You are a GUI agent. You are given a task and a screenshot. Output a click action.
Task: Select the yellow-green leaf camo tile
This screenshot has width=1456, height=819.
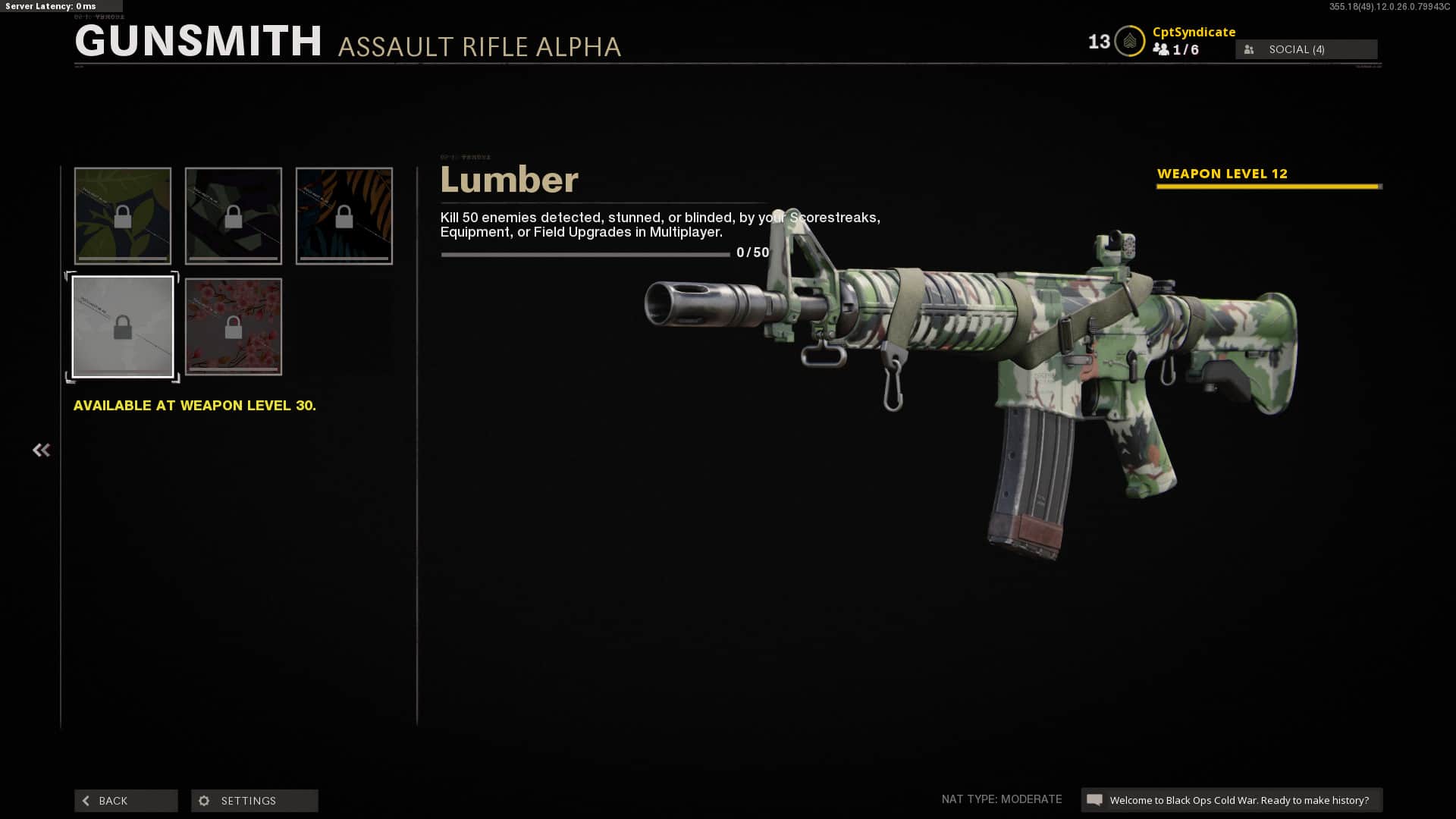(x=123, y=216)
